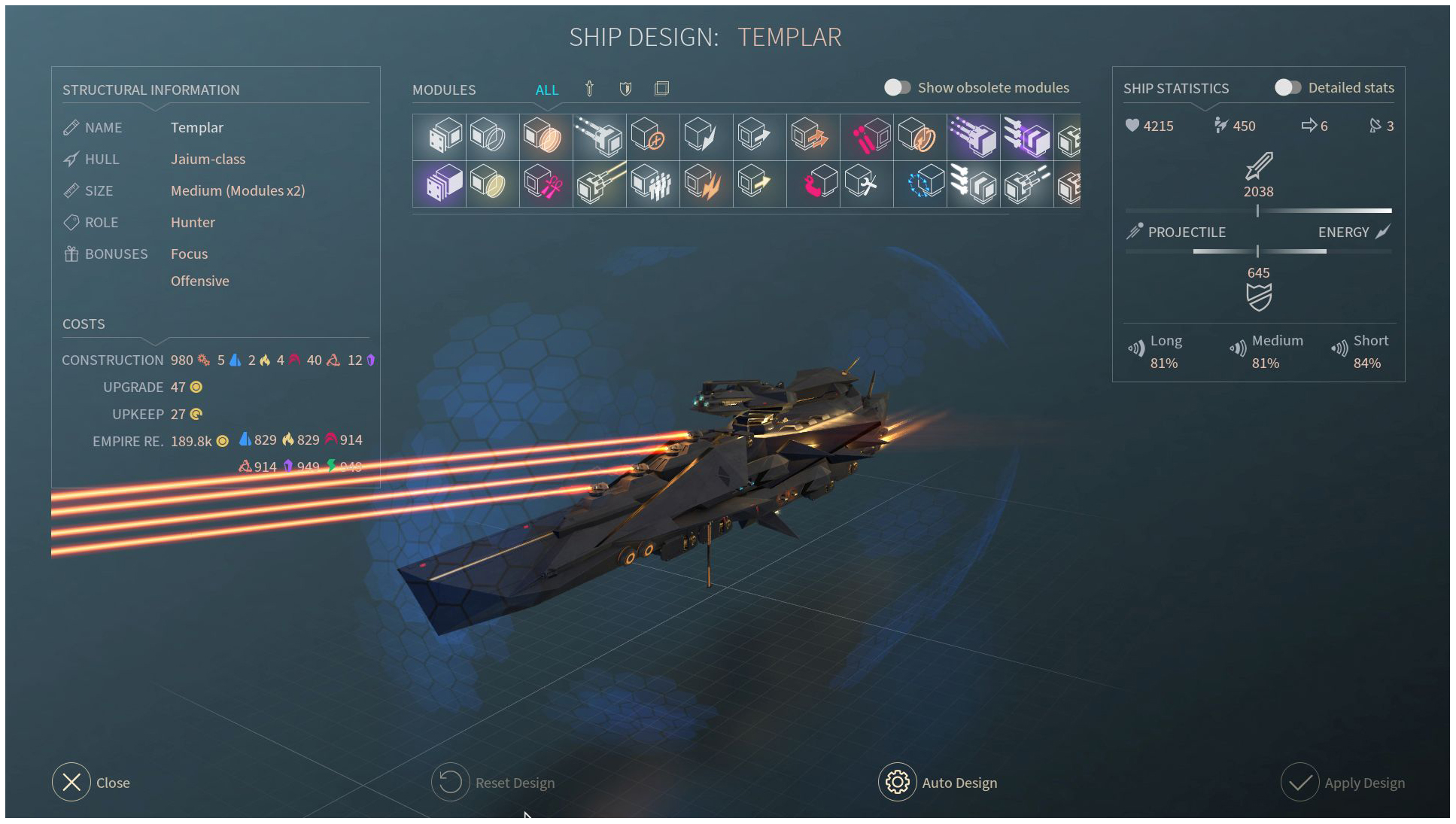Close the ship design screen

coord(71,783)
